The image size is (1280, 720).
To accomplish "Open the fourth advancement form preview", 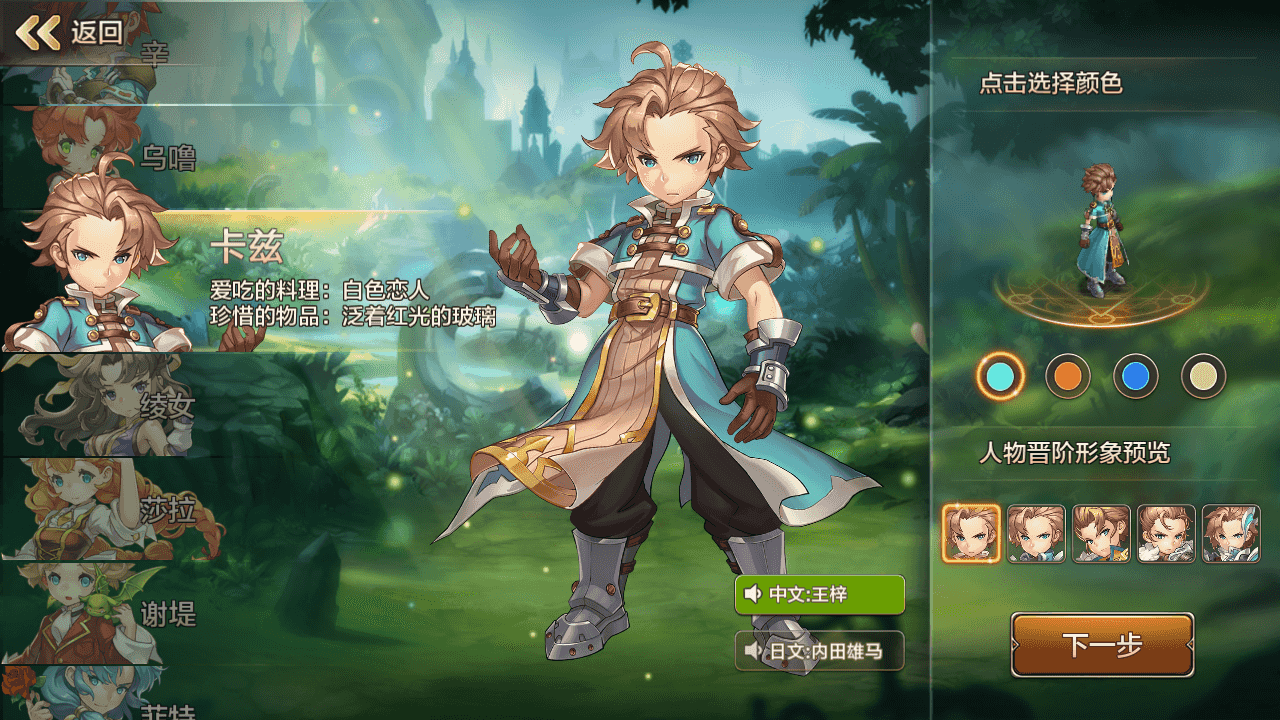I will (1166, 534).
